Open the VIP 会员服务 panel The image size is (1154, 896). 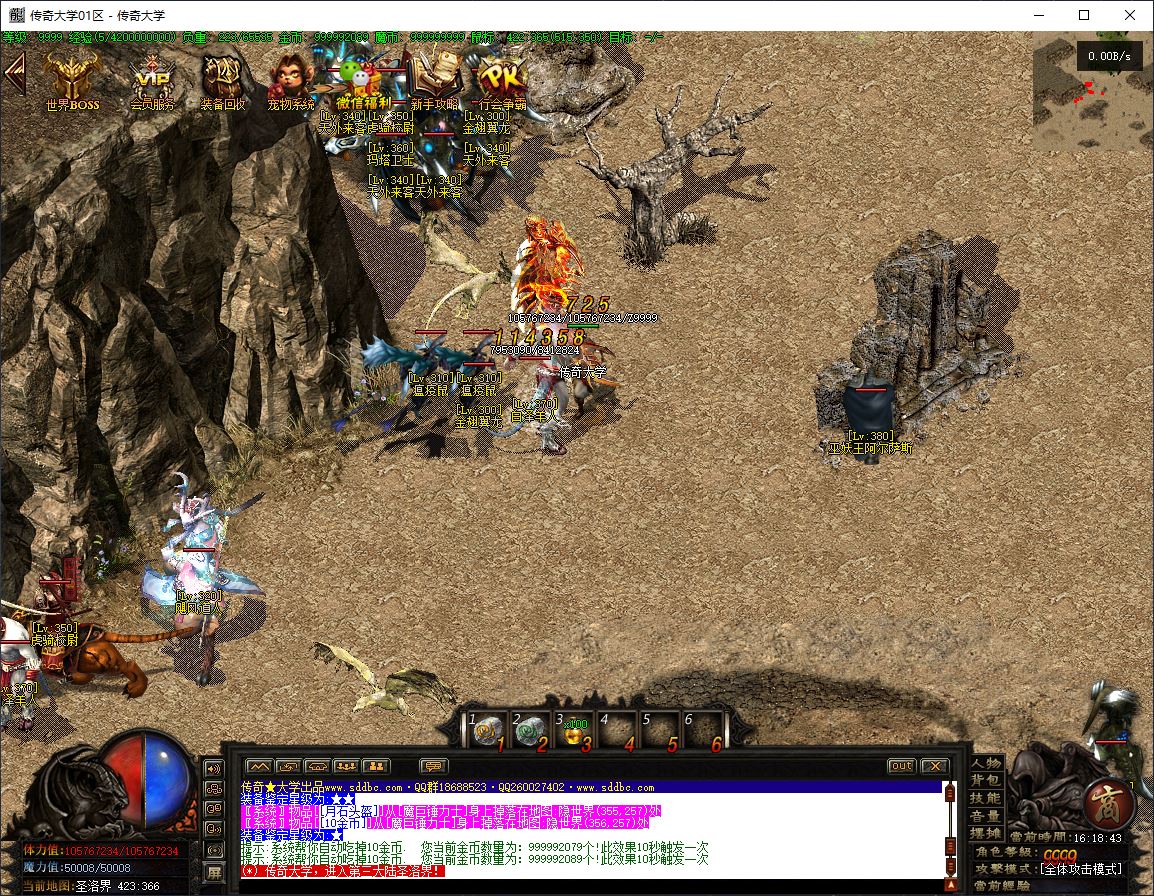point(152,78)
